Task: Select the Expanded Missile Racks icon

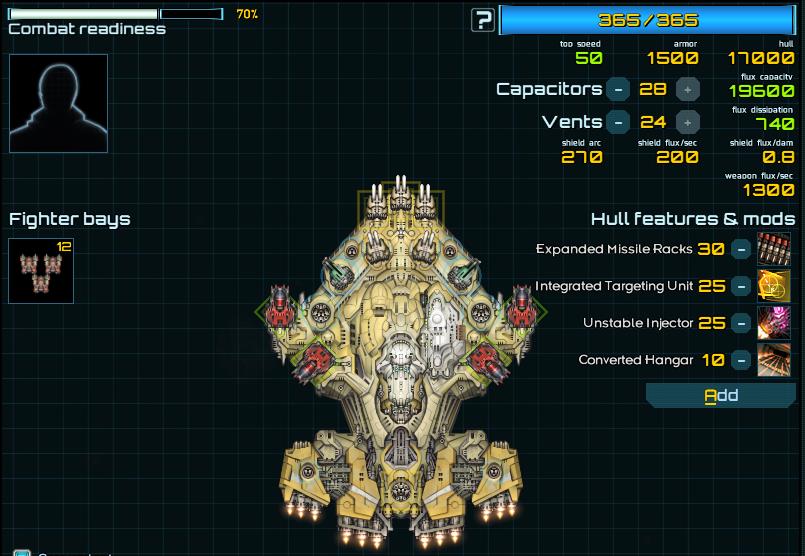Action: click(x=774, y=249)
